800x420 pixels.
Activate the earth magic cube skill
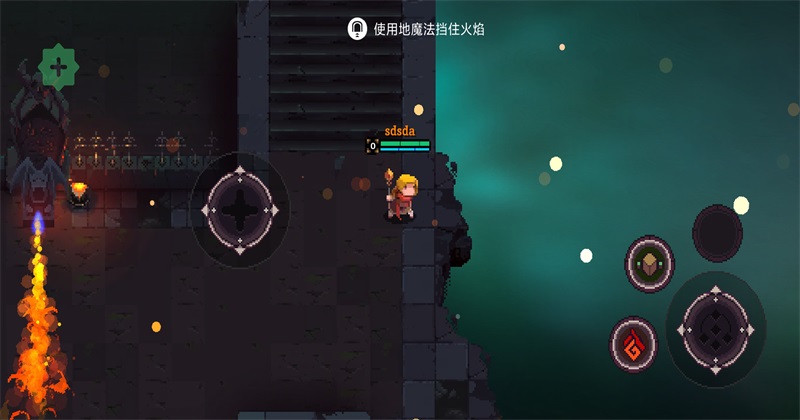click(650, 264)
